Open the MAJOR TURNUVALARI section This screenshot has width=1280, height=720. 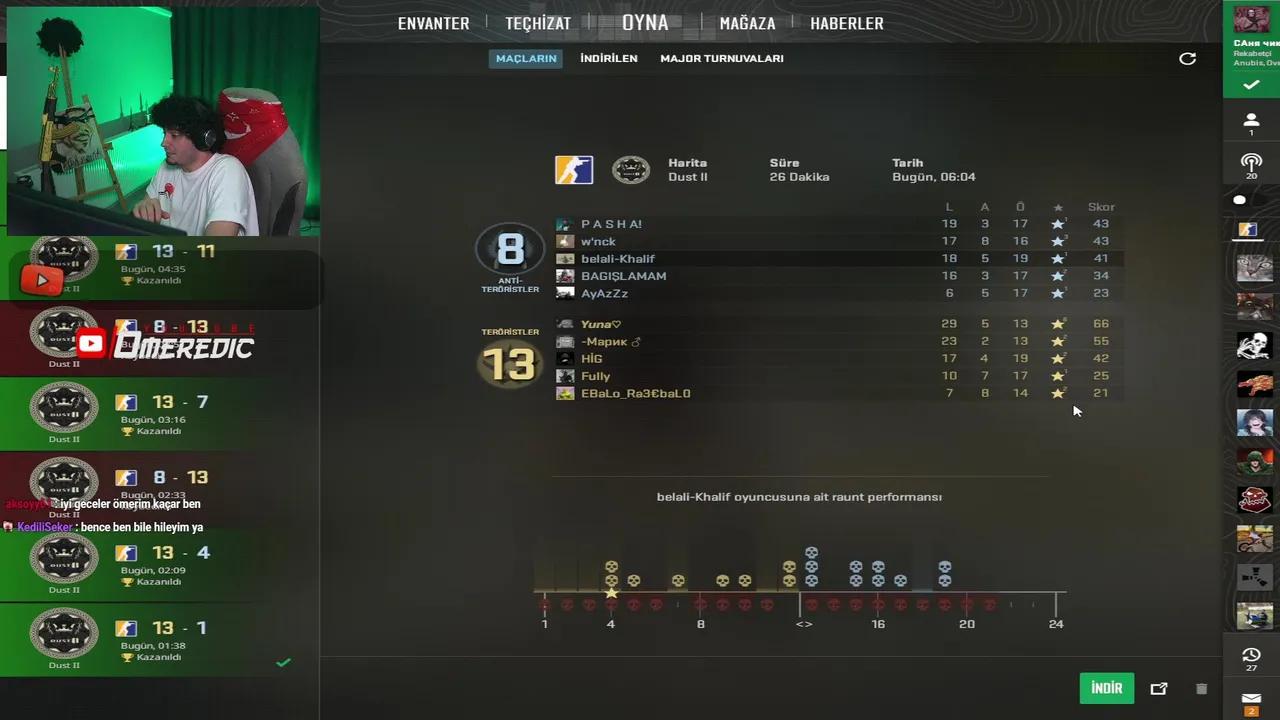pos(721,58)
